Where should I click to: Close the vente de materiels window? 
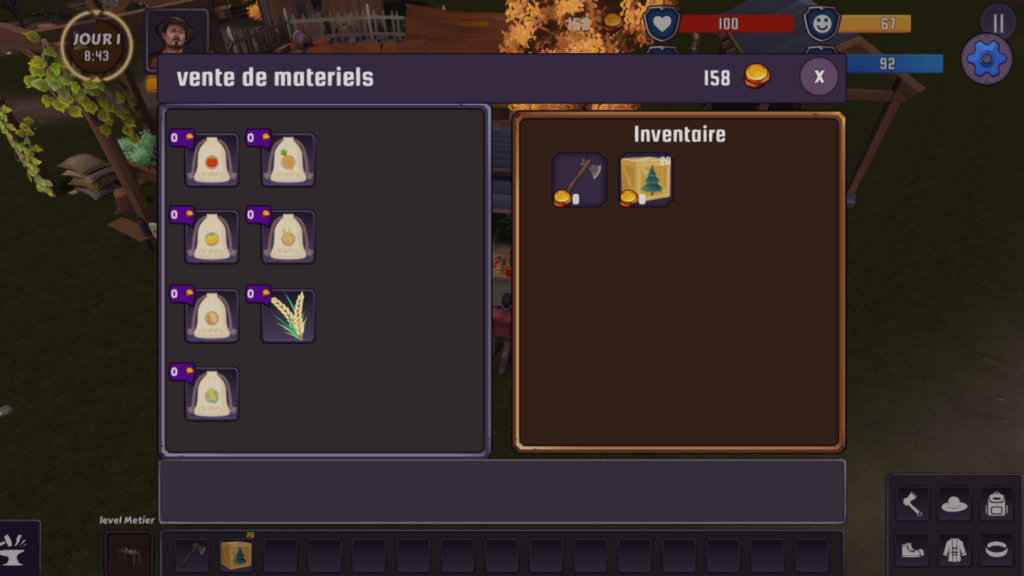[x=819, y=77]
